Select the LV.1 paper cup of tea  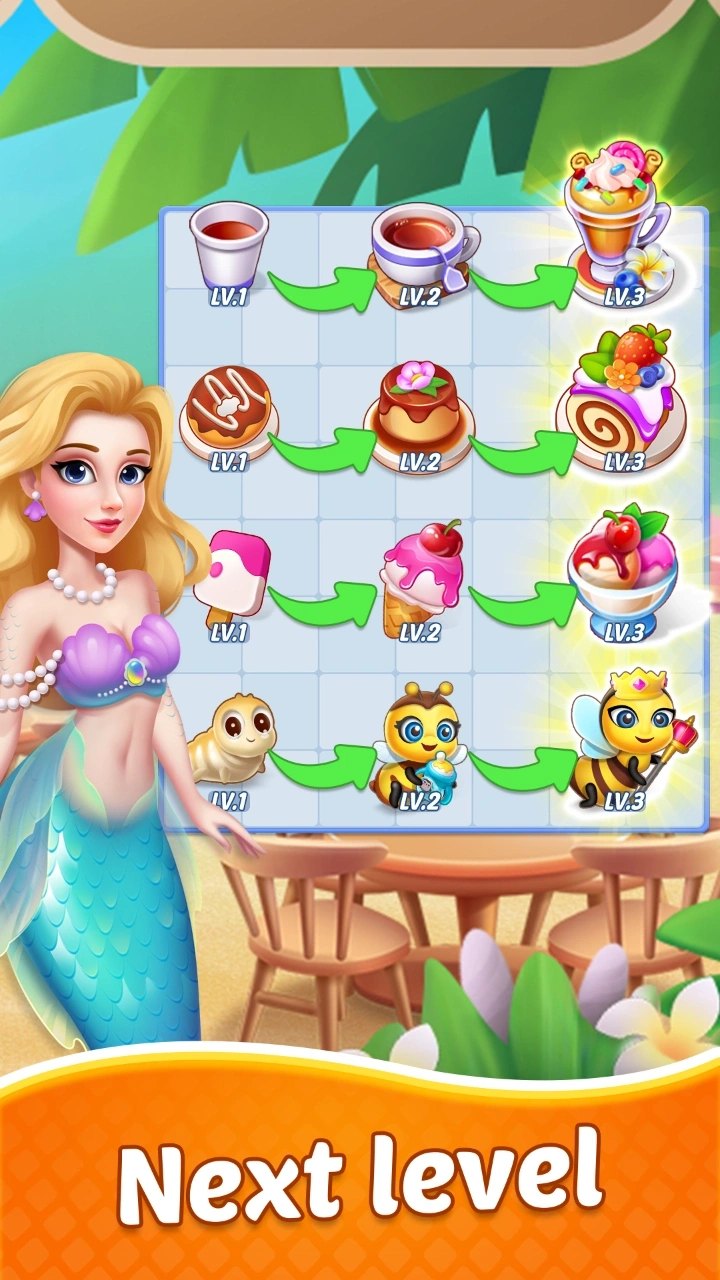click(229, 245)
